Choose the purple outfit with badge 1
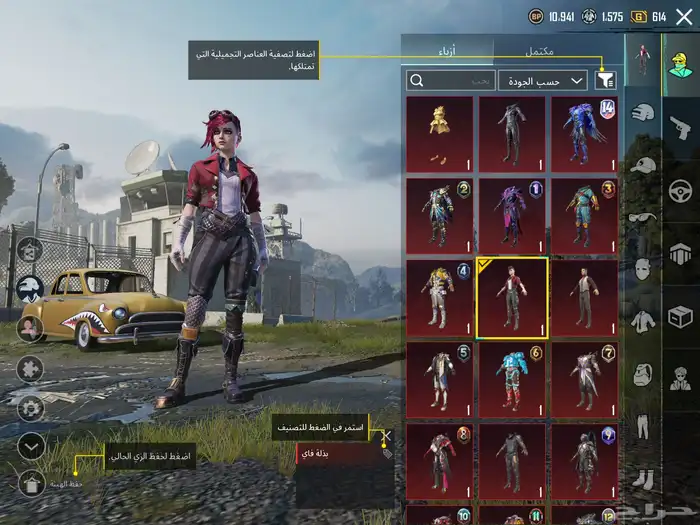 tap(512, 215)
